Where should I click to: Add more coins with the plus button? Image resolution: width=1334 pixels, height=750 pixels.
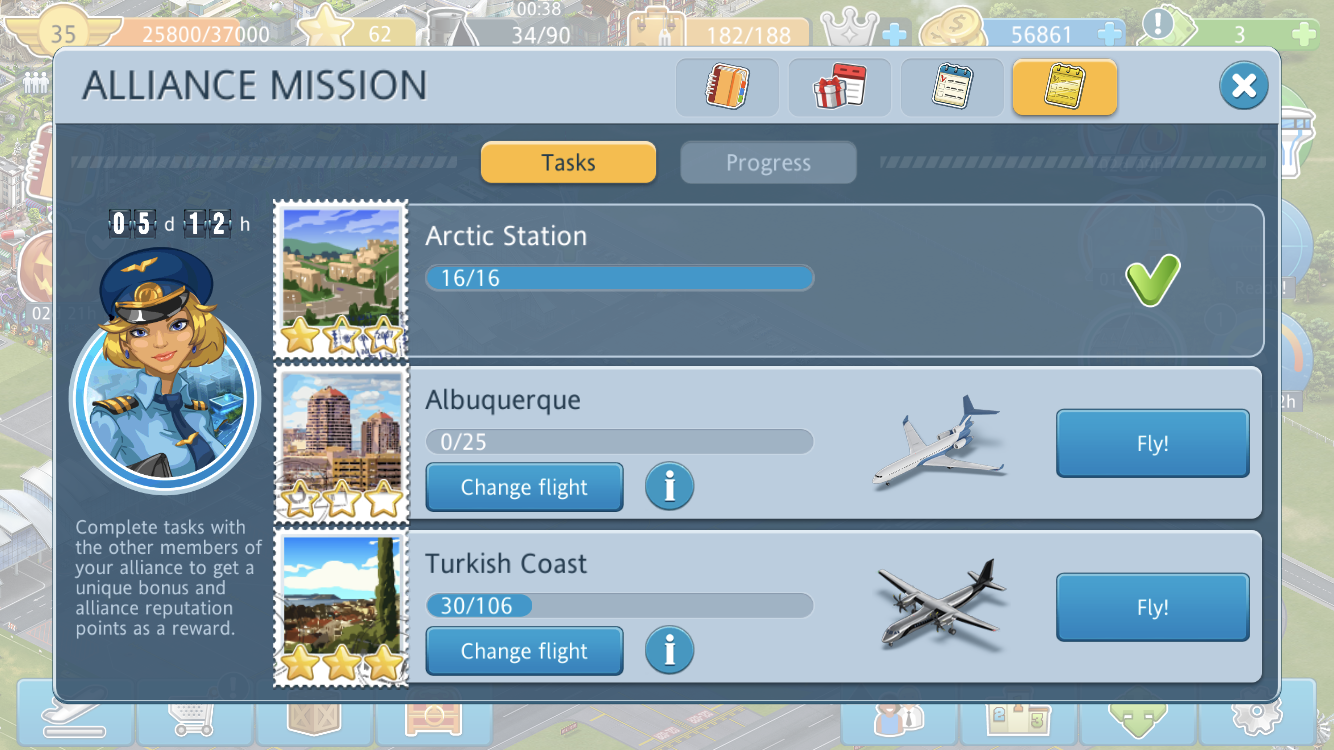[x=1109, y=34]
